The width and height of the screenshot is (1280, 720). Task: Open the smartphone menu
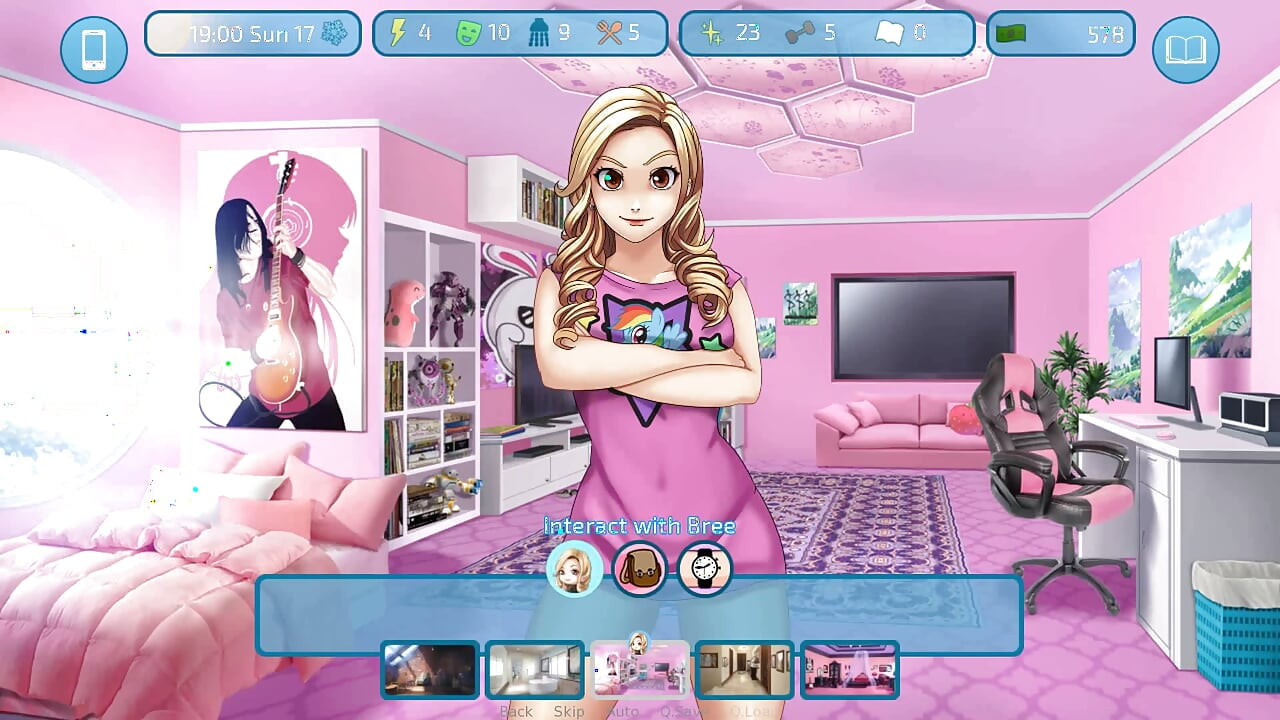pyautogui.click(x=93, y=49)
